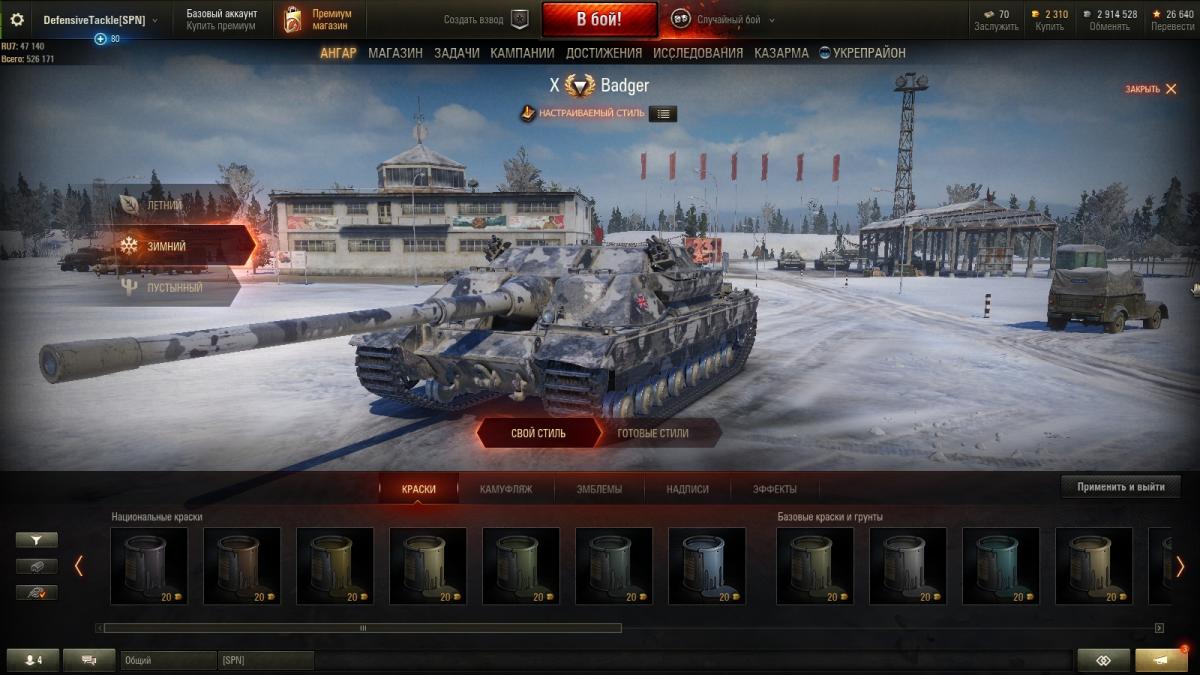The width and height of the screenshot is (1200, 675).
Task: Open the Достижения section
Action: [x=604, y=53]
